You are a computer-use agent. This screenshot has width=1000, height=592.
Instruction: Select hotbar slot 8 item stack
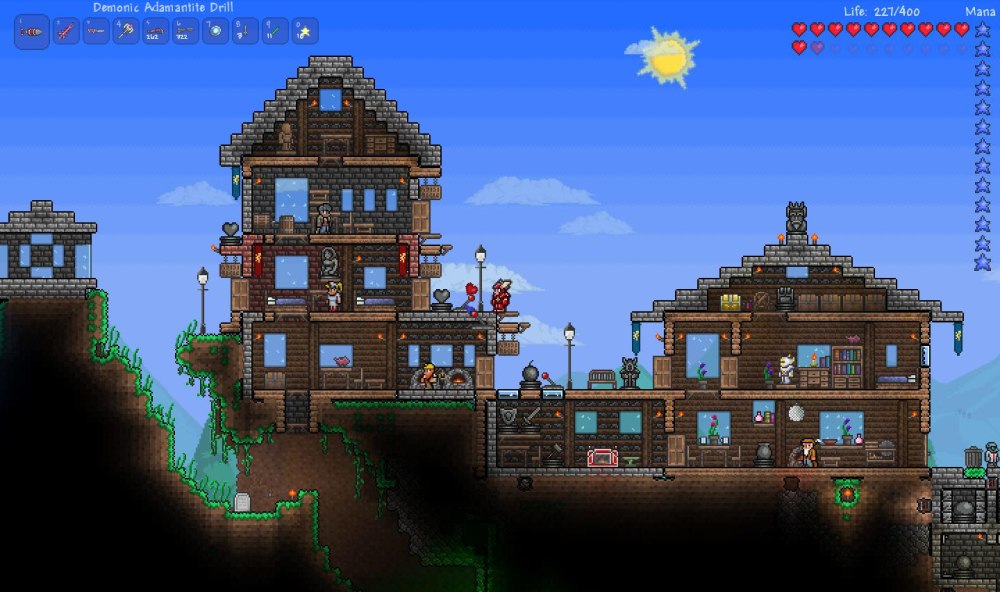pyautogui.click(x=245, y=32)
